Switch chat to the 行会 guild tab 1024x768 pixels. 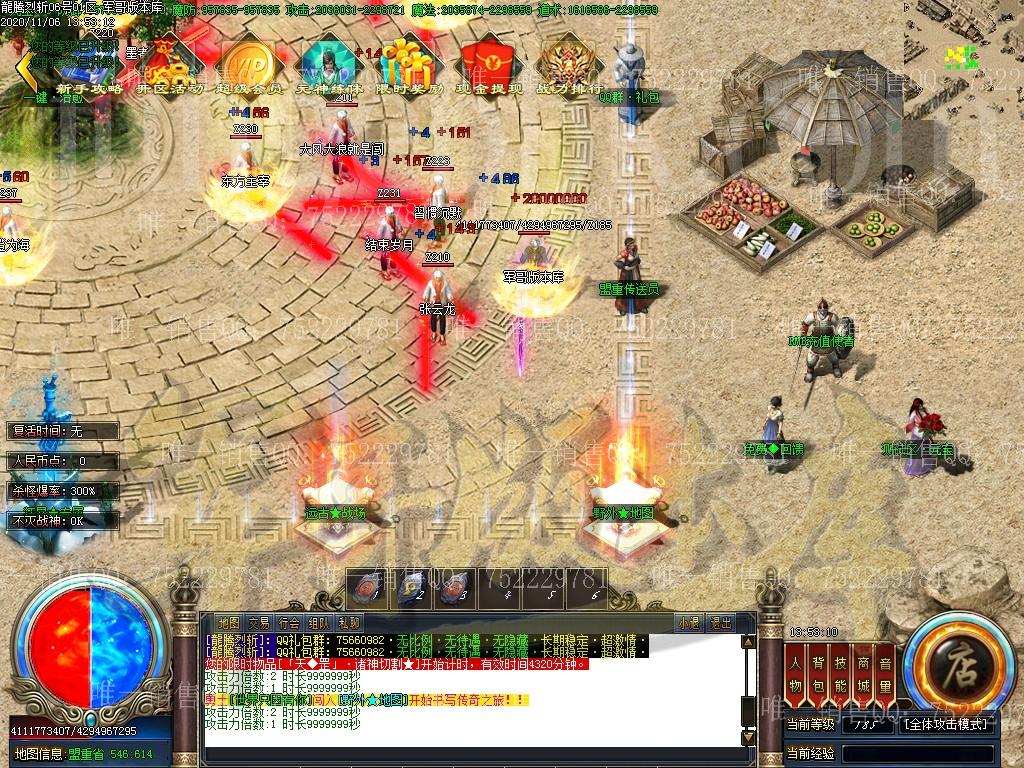click(x=289, y=622)
